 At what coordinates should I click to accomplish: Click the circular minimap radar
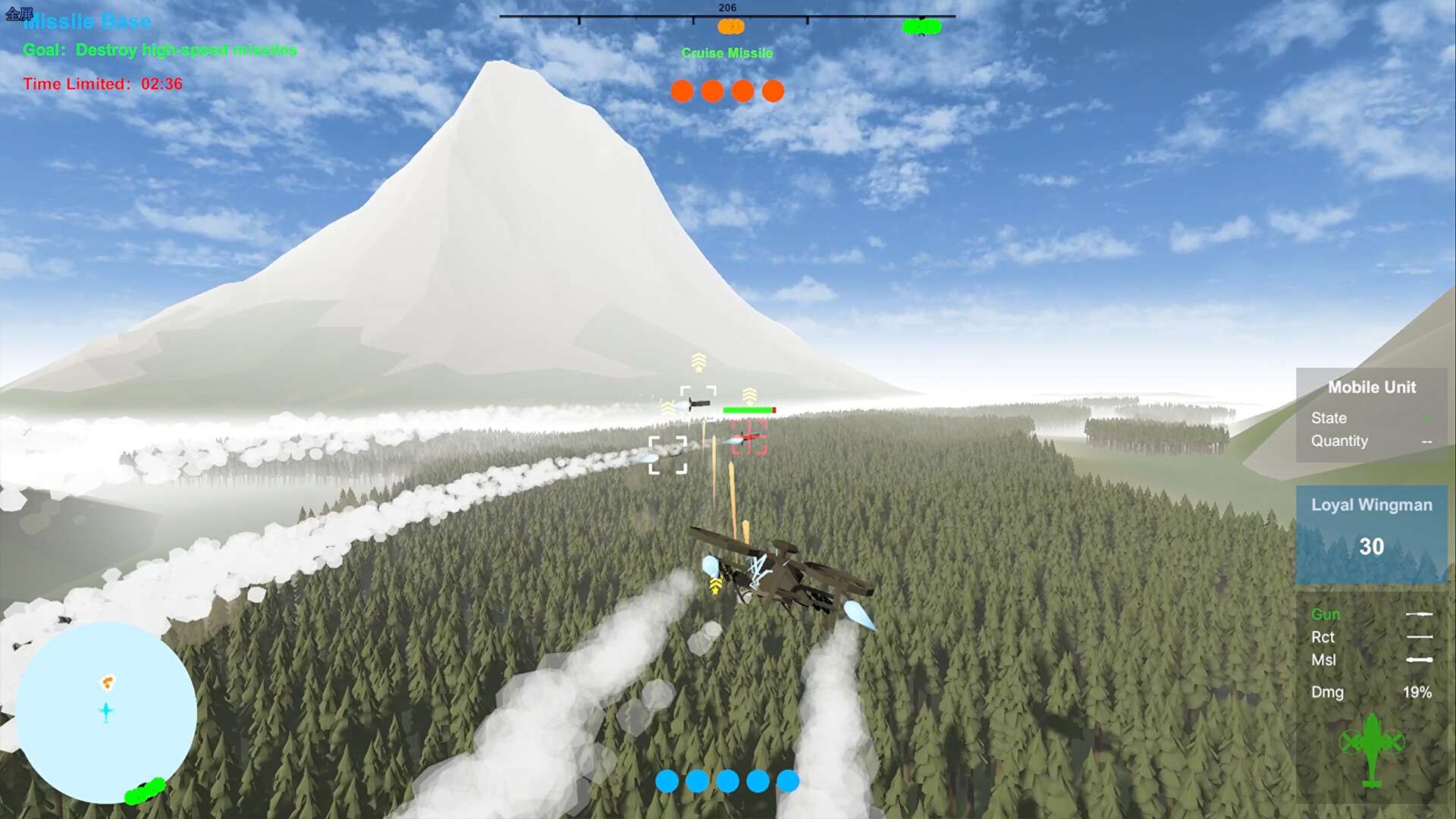coord(105,713)
